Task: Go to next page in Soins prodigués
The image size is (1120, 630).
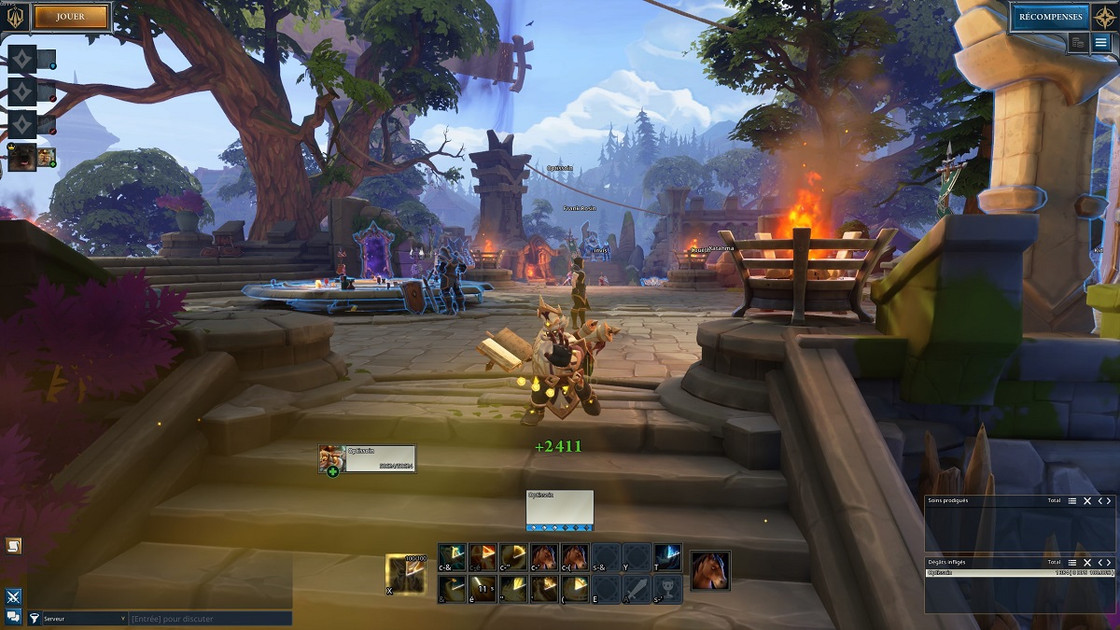Action: coord(1108,501)
